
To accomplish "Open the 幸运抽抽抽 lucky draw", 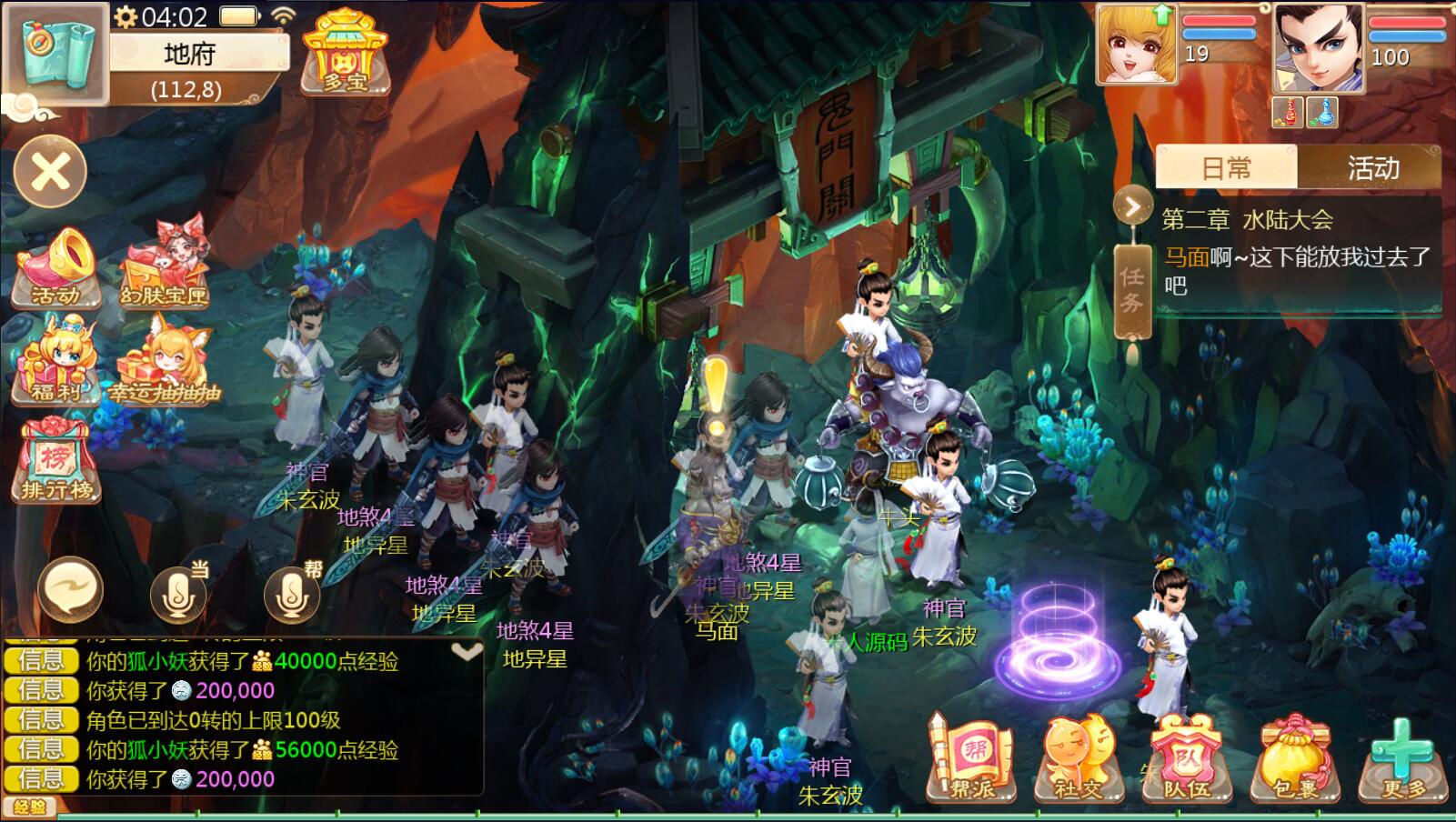I will (x=166, y=366).
